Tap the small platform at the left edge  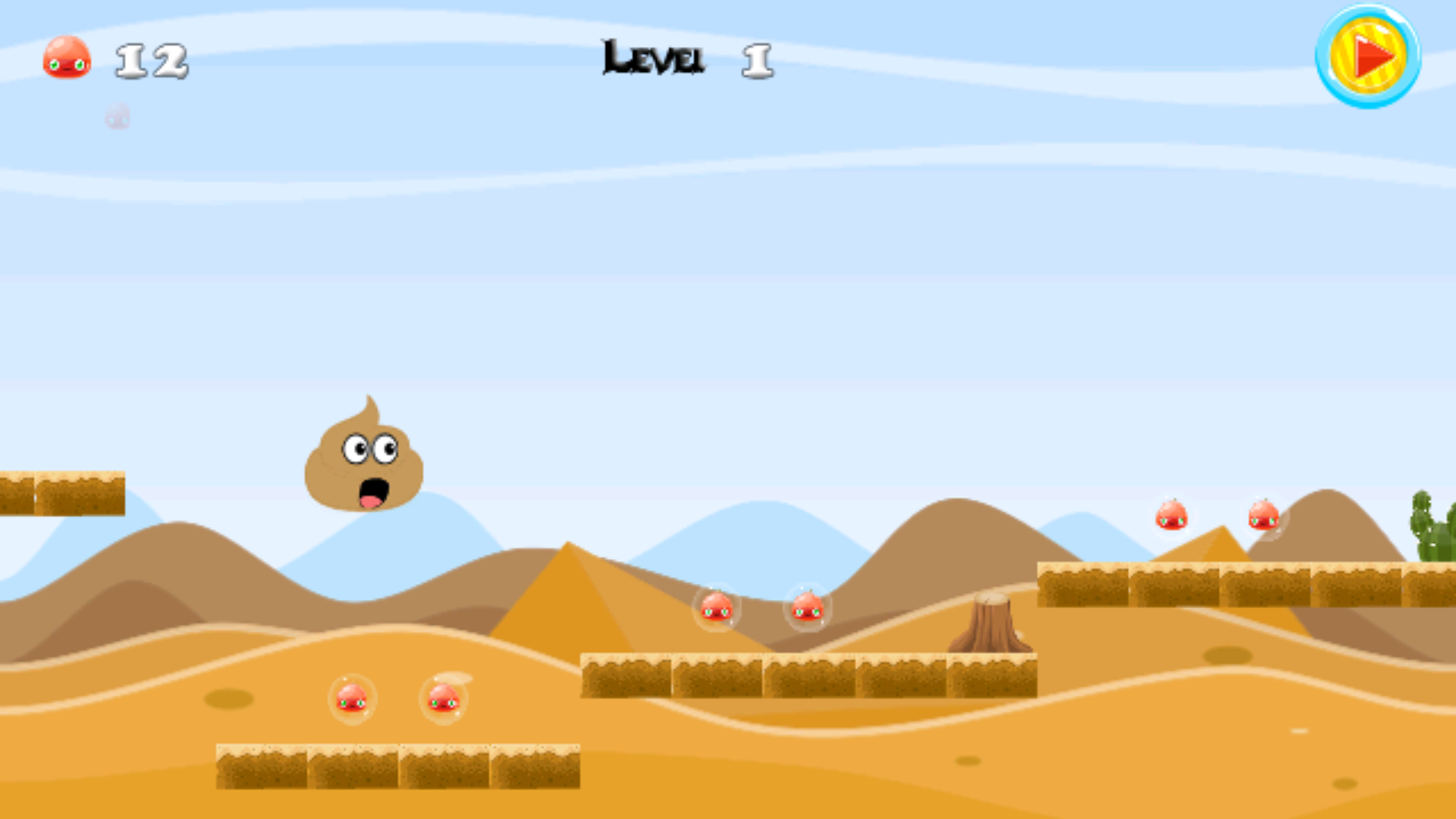coord(61,493)
